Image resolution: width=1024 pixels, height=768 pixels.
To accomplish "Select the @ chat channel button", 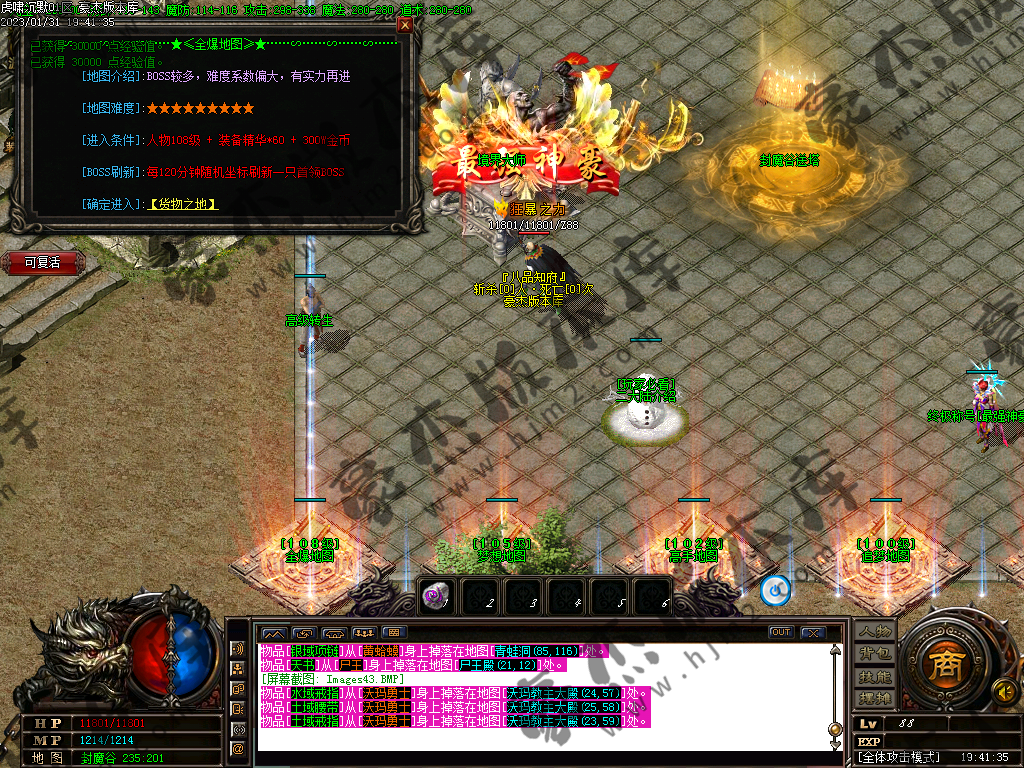I will pyautogui.click(x=238, y=748).
